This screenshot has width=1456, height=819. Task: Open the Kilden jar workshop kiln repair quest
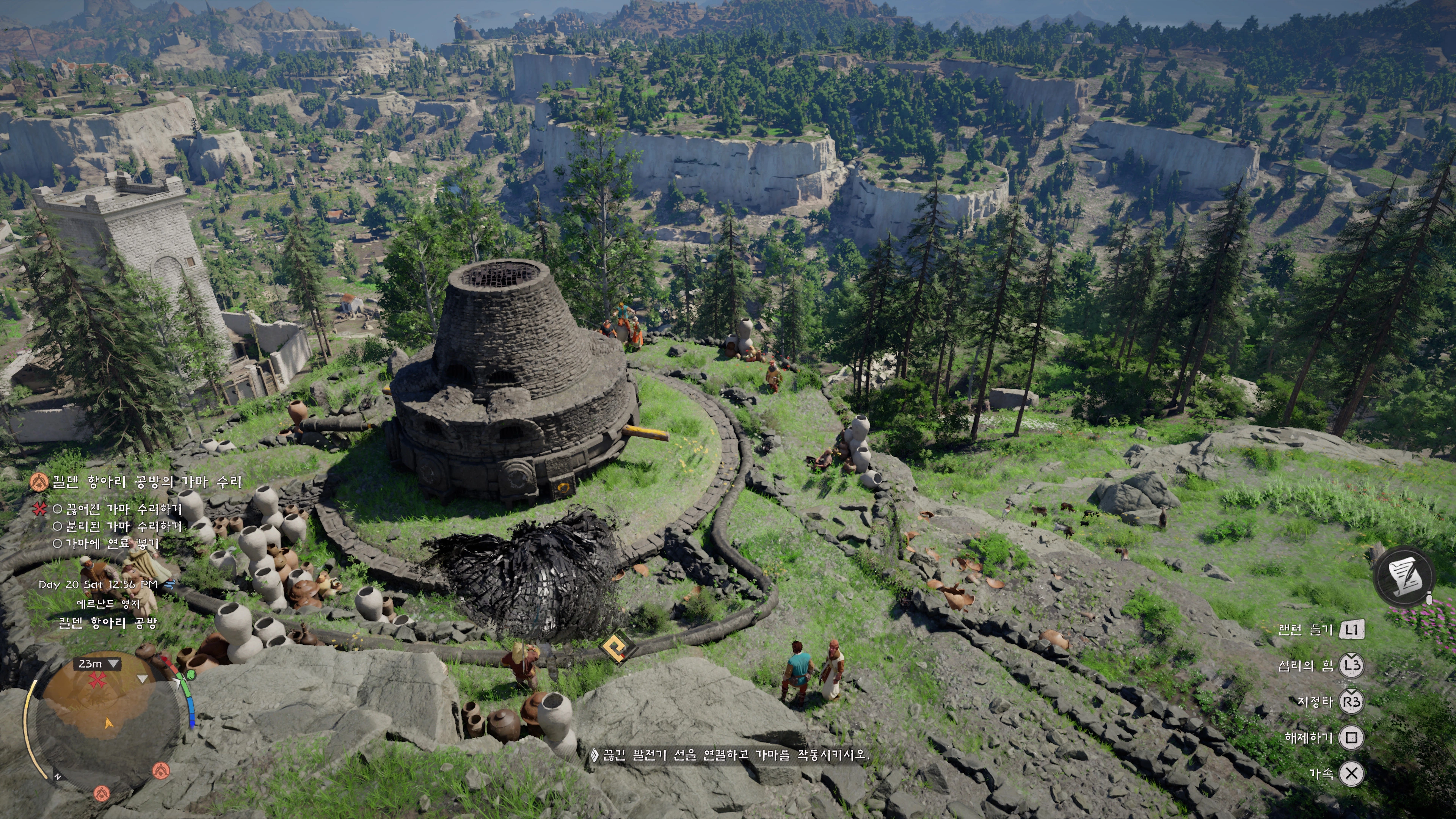146,482
